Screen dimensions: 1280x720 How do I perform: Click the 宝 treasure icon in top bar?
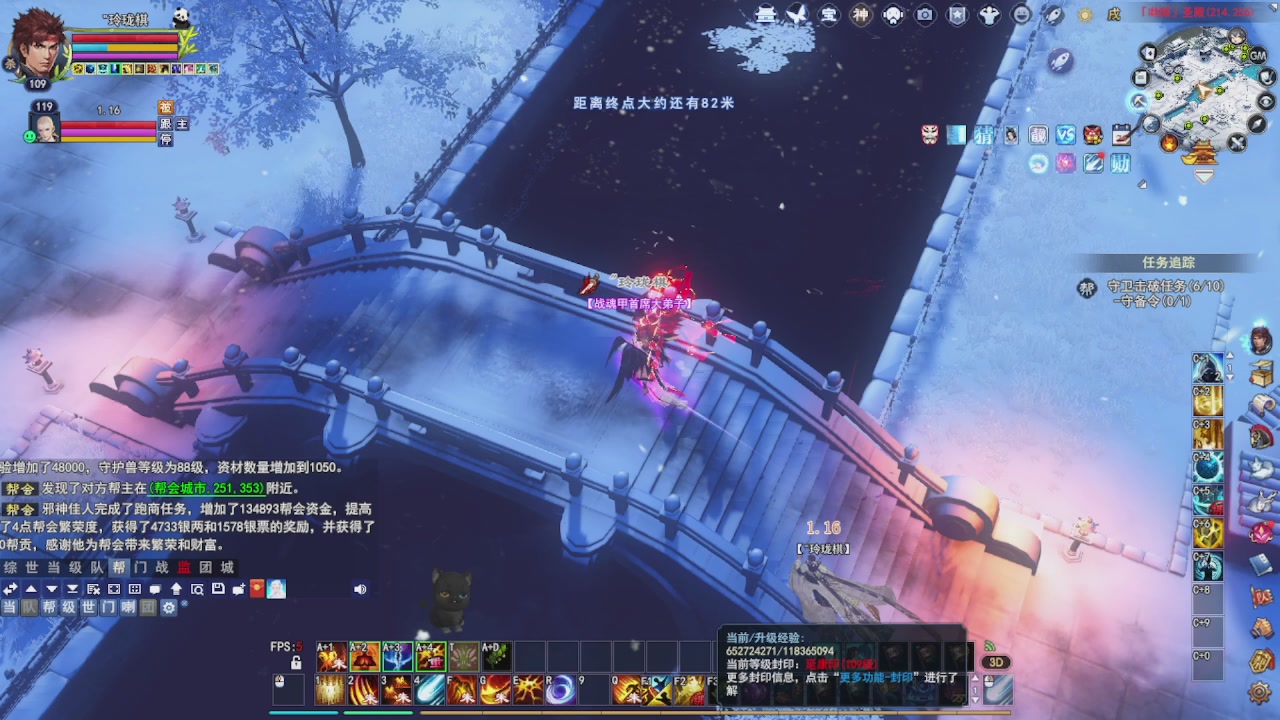click(830, 15)
